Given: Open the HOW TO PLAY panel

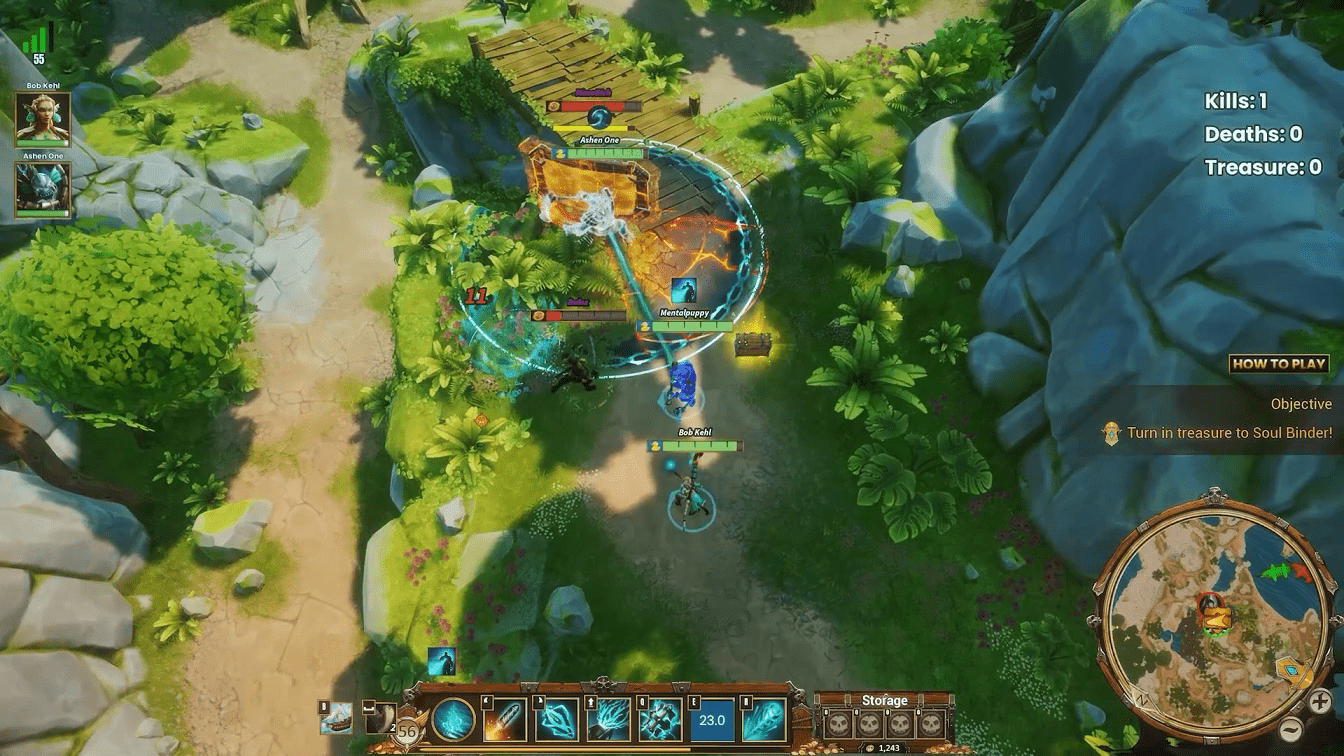Looking at the screenshot, I should tap(1280, 364).
